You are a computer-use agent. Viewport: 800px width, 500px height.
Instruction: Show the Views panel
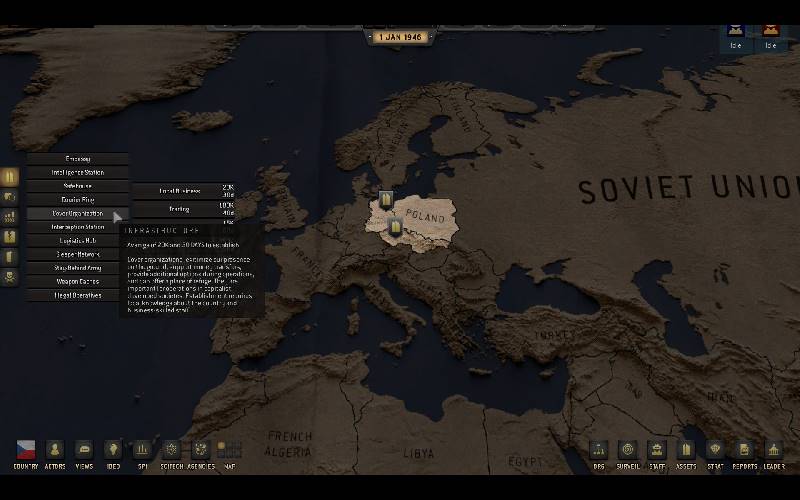84,451
